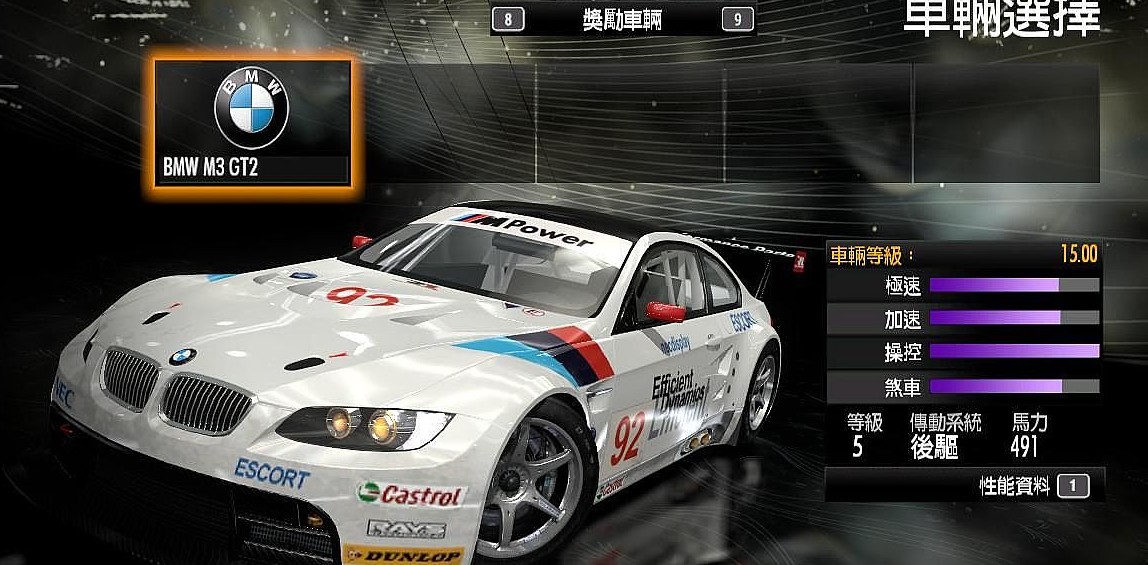Choose the 獎勵車輛 category header

pyautogui.click(x=622, y=19)
